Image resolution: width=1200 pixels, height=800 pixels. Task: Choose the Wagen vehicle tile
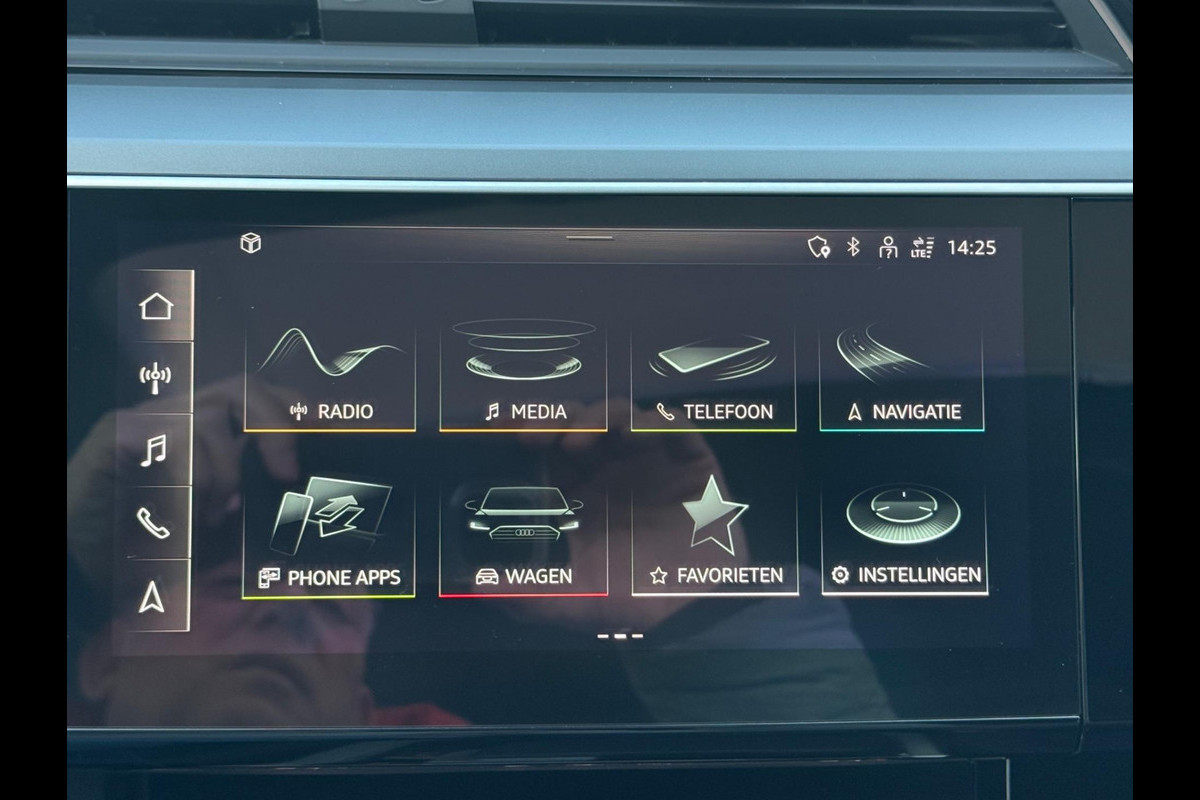coord(523,540)
